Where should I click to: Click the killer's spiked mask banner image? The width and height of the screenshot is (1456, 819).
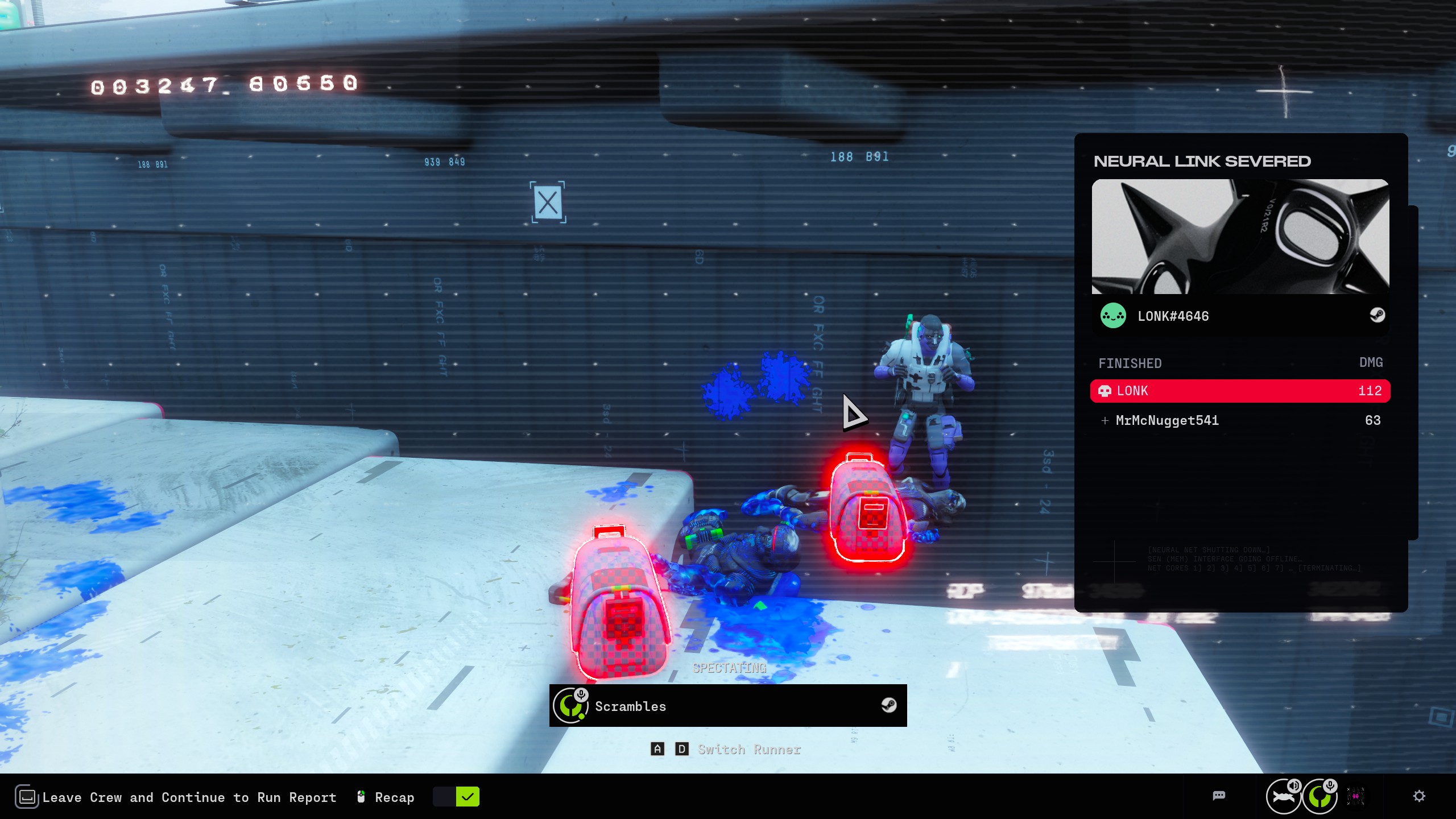1240,237
